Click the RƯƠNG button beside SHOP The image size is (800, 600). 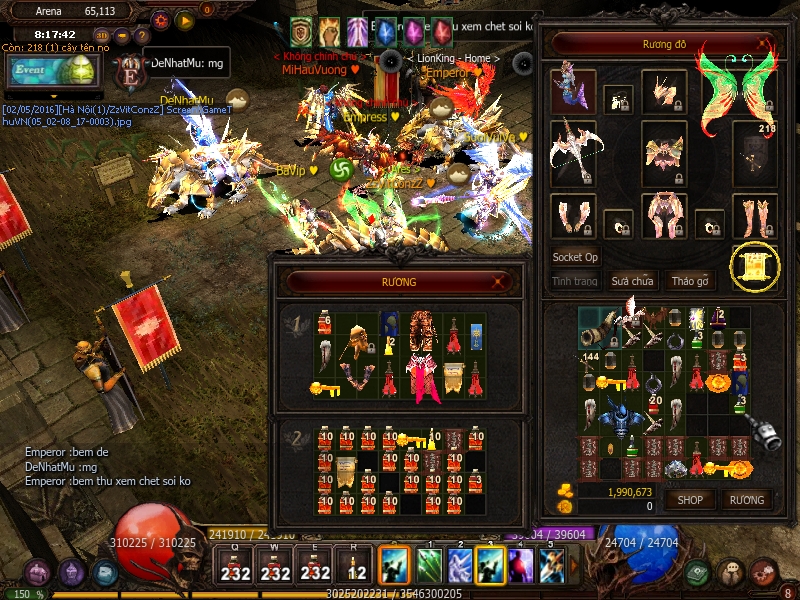coord(746,499)
